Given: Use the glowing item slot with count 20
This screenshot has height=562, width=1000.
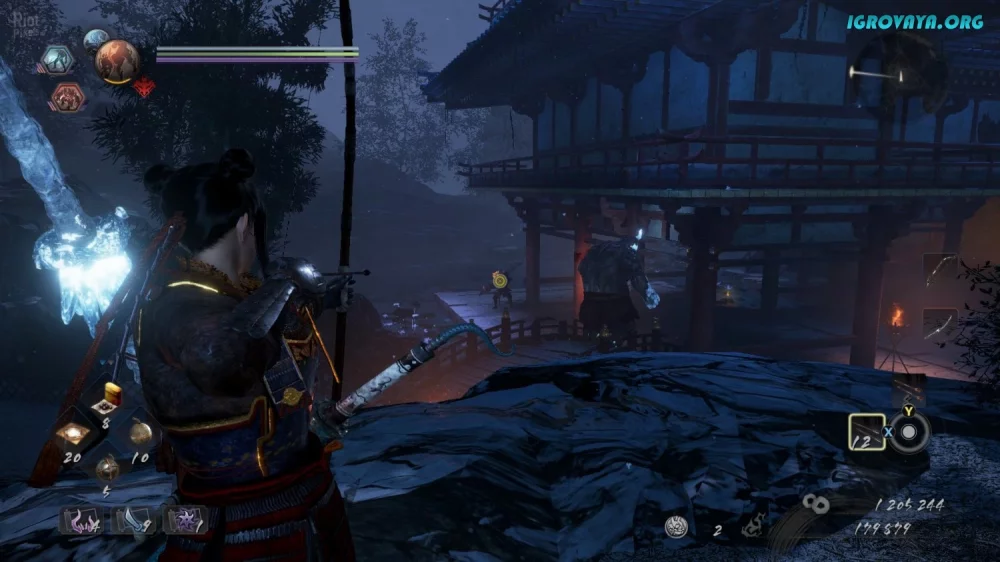Looking at the screenshot, I should click(x=73, y=434).
